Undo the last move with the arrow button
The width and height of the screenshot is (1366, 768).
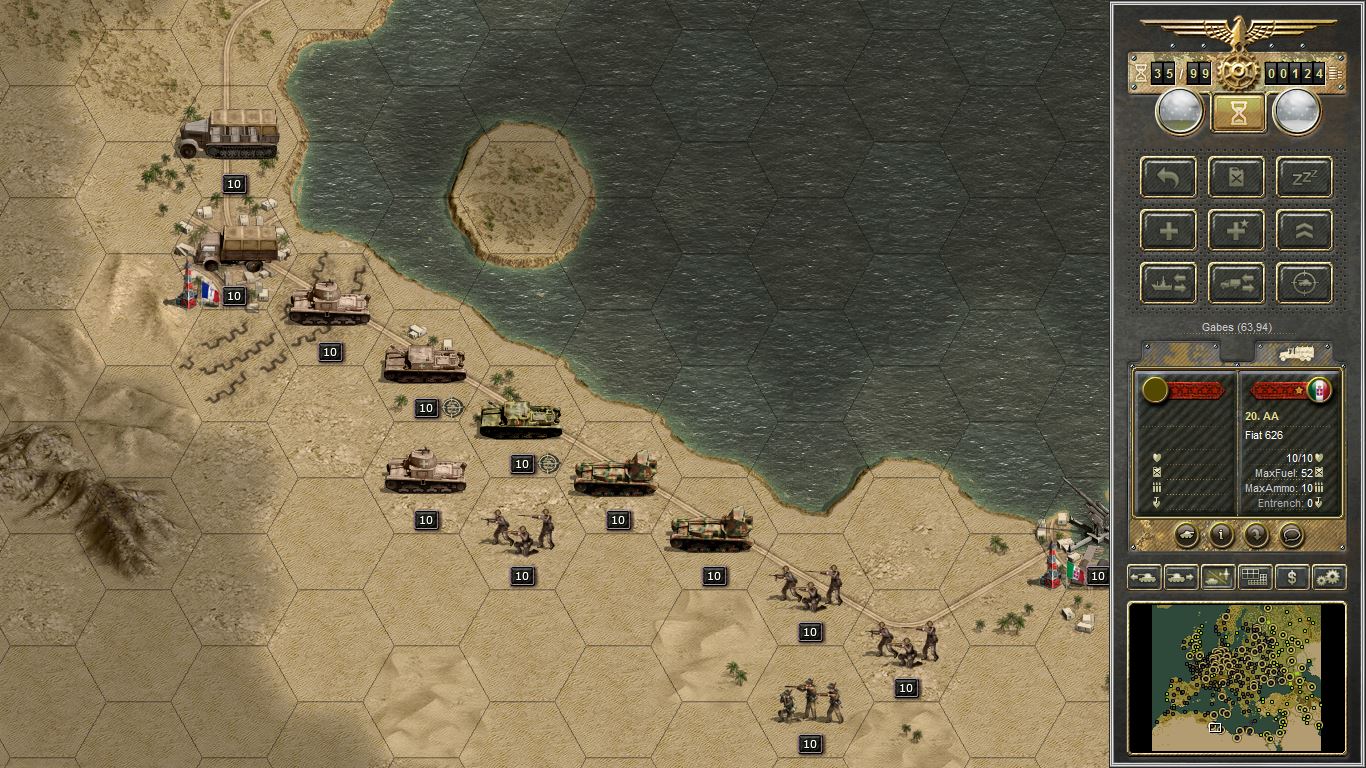tap(1168, 177)
